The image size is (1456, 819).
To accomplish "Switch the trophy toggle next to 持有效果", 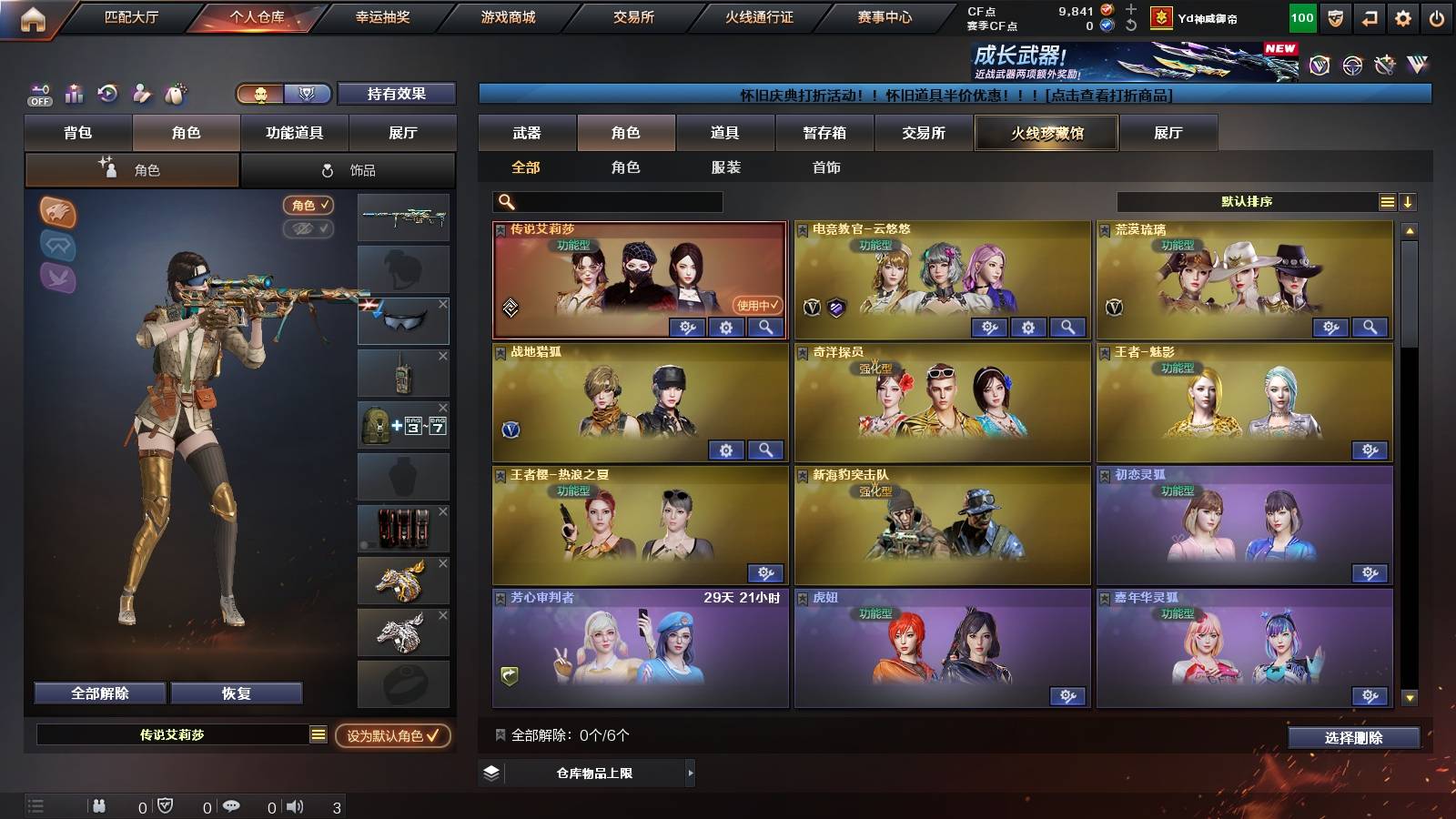I will [308, 95].
